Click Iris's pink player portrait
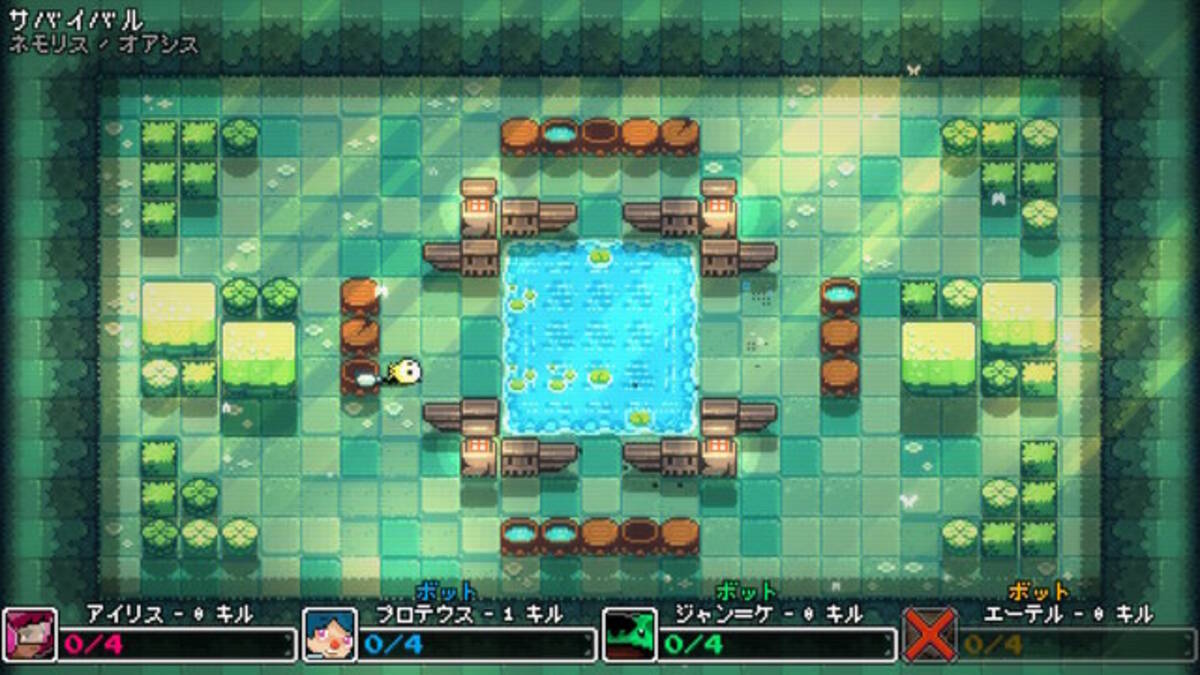1200x675 pixels. pos(30,635)
